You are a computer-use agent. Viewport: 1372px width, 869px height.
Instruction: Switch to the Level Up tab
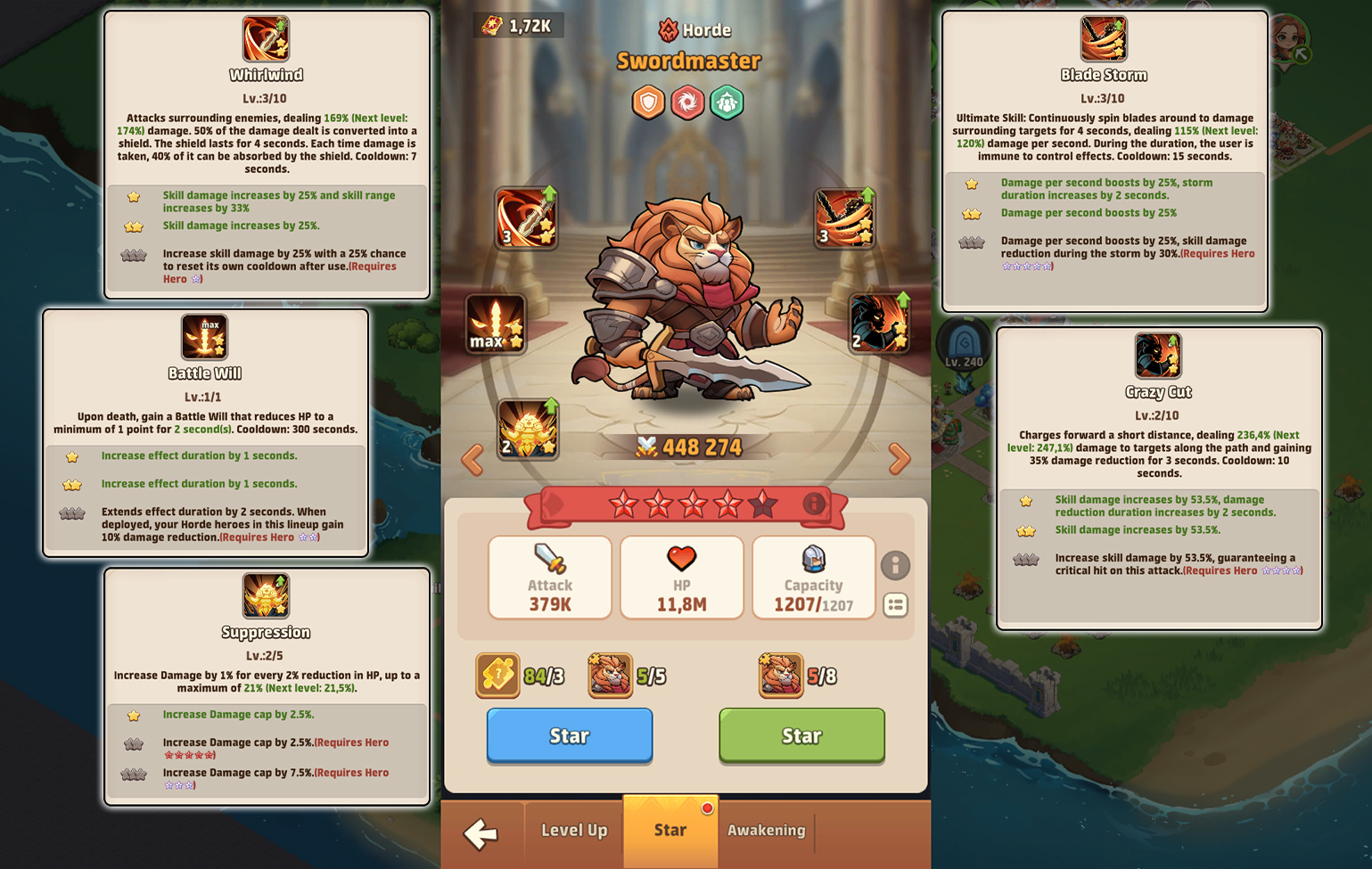point(574,831)
